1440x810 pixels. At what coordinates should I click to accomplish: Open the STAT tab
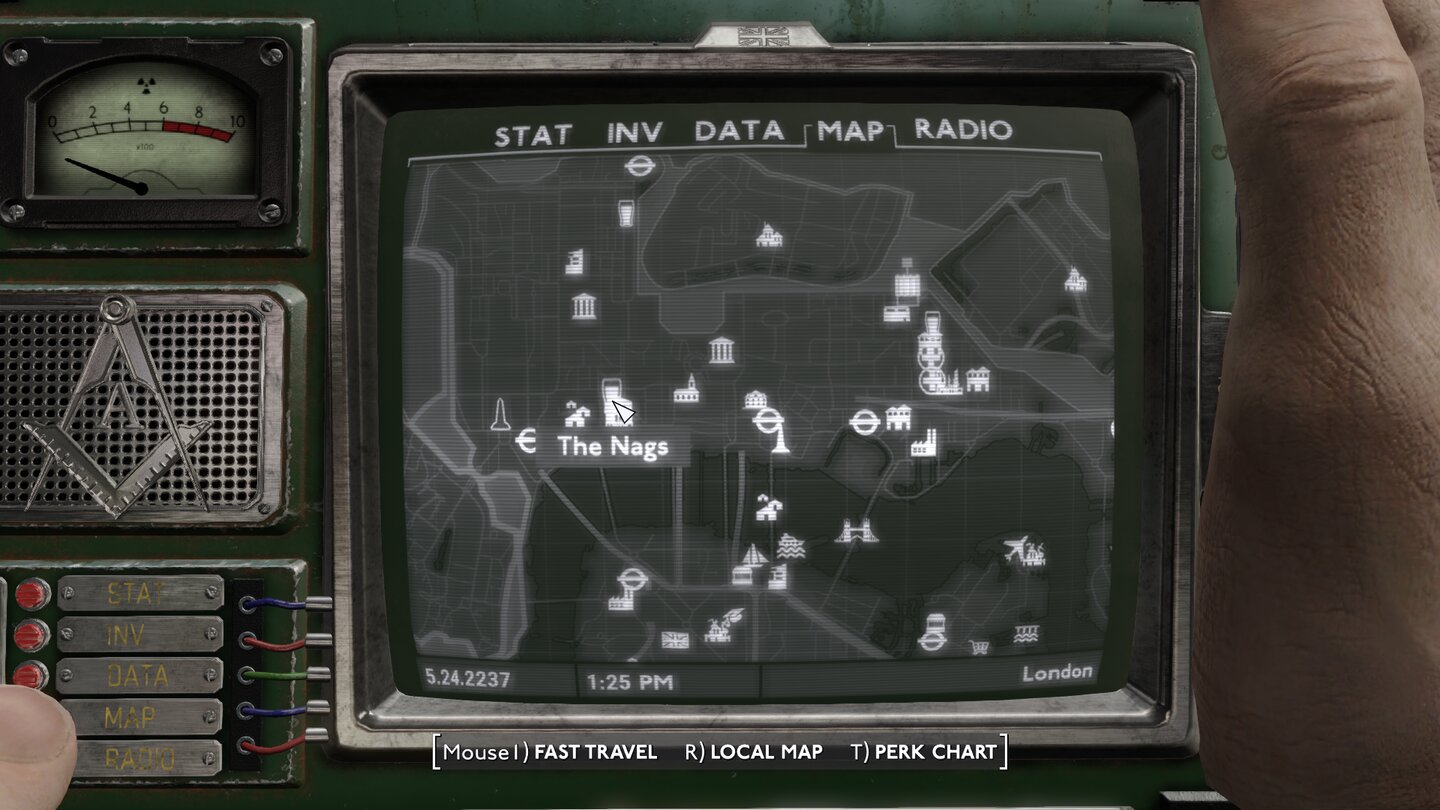pos(535,131)
